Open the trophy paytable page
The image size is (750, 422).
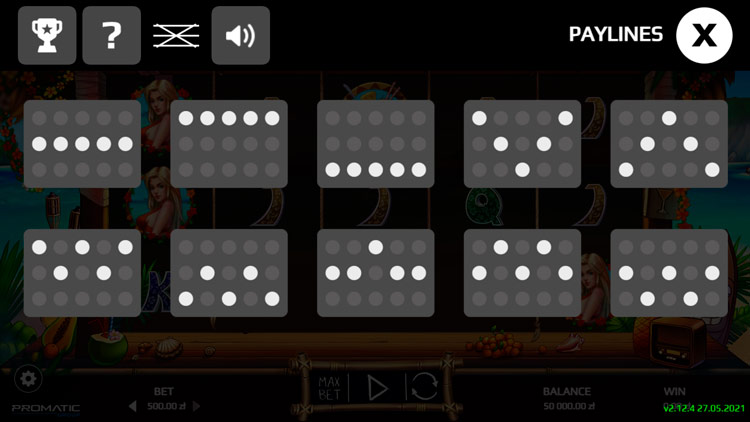click(47, 35)
